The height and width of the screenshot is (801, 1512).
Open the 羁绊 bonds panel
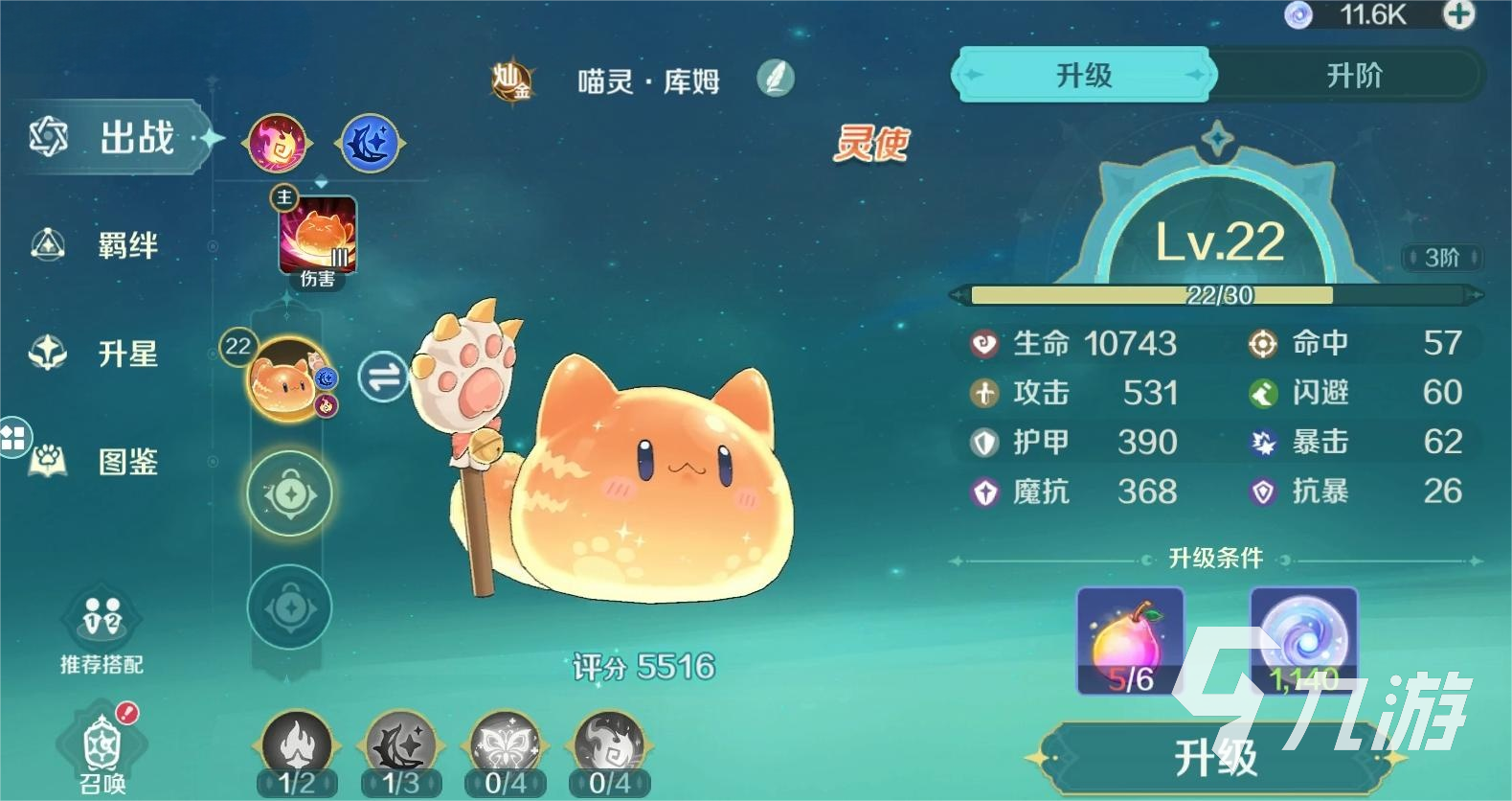124,246
